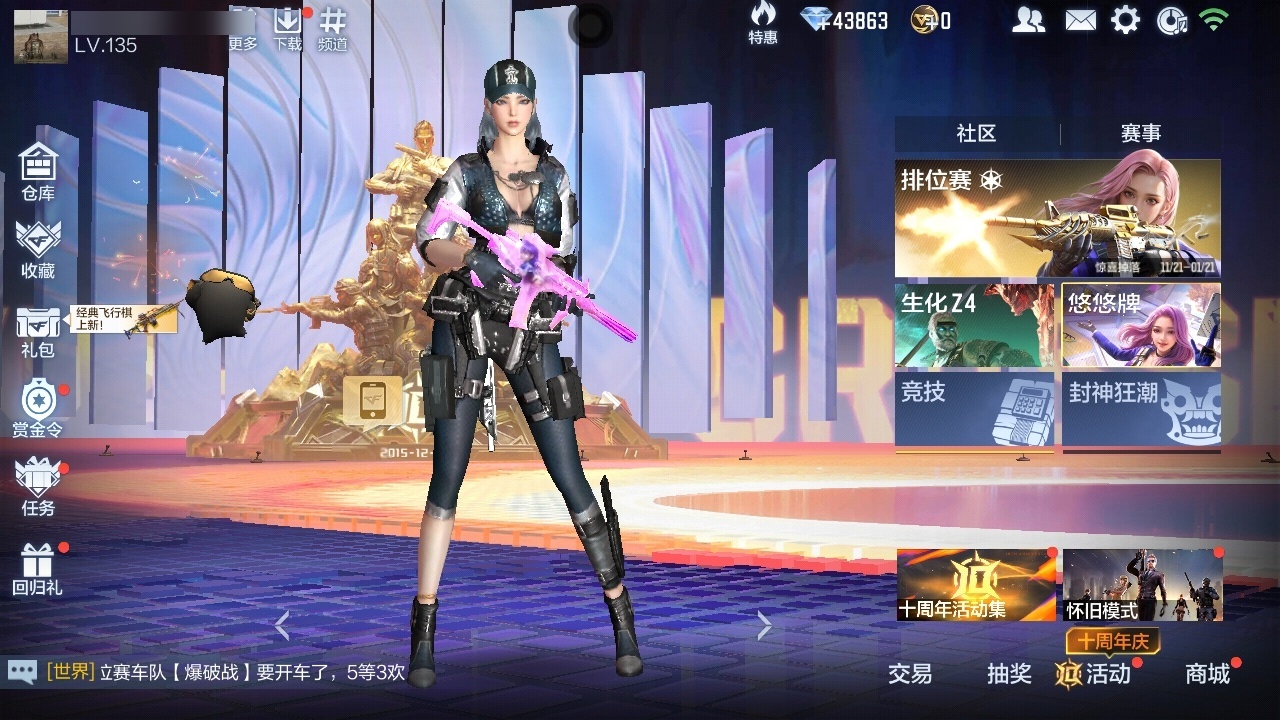Open the 交易 trading menu
The height and width of the screenshot is (720, 1280).
910,674
